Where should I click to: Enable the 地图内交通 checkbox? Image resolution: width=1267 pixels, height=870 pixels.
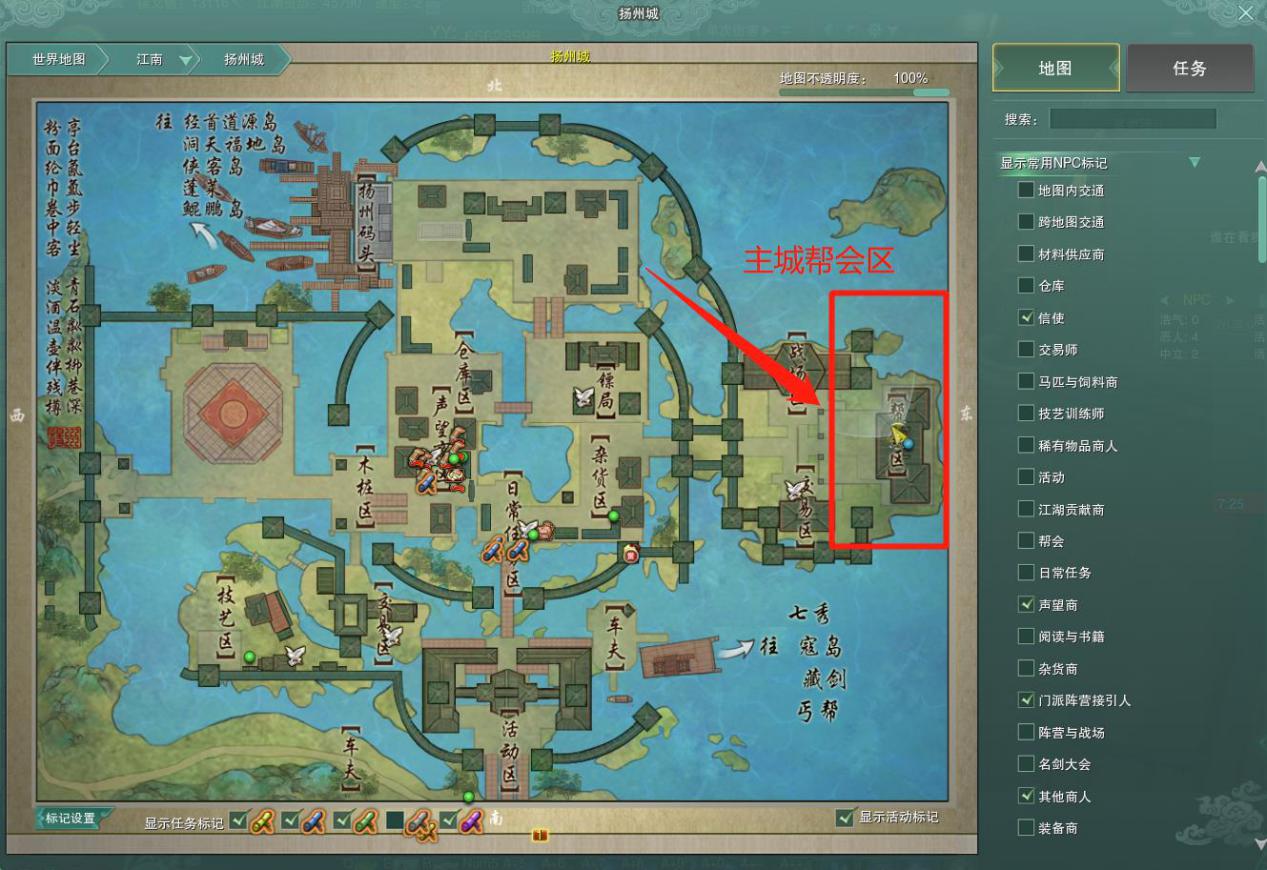coord(1026,190)
